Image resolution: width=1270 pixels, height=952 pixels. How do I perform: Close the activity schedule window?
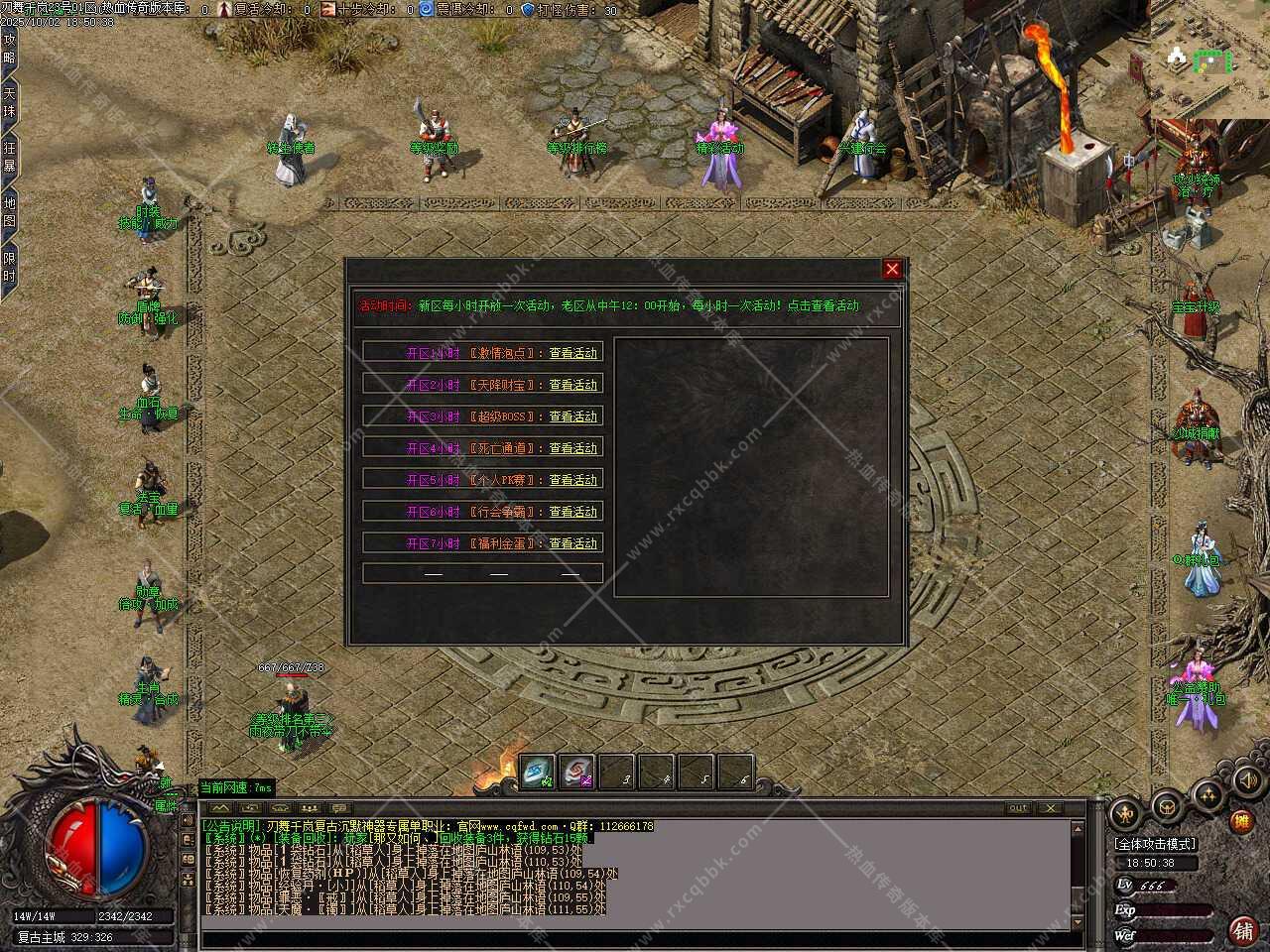click(892, 269)
